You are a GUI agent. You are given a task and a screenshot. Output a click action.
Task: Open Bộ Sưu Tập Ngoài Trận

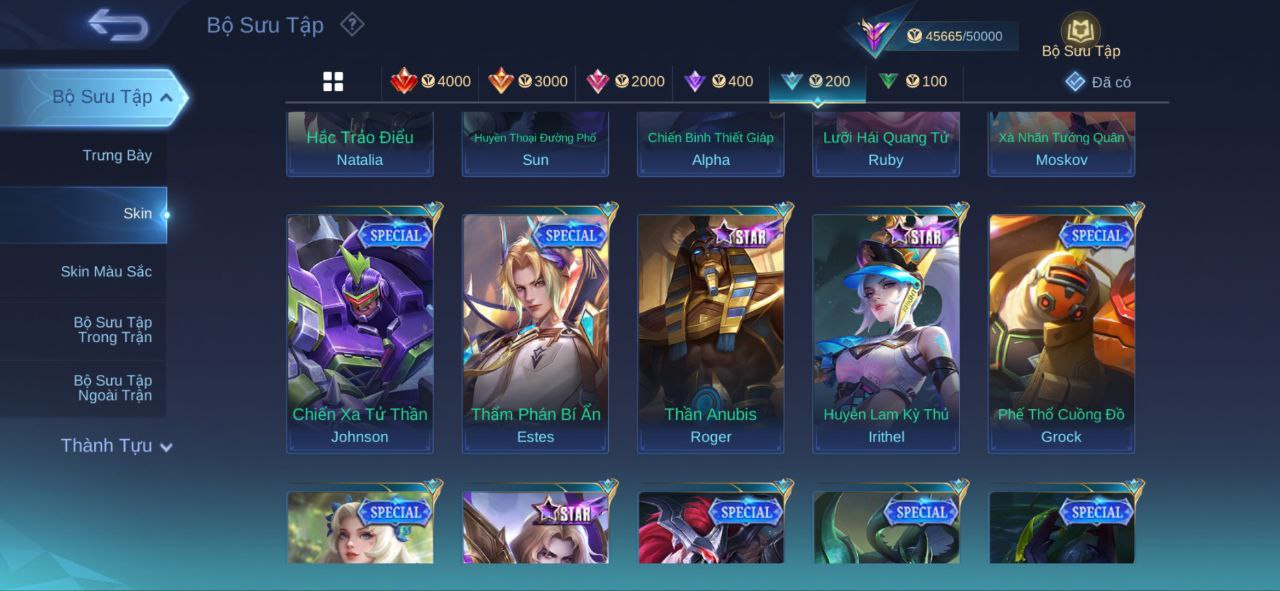[113, 388]
